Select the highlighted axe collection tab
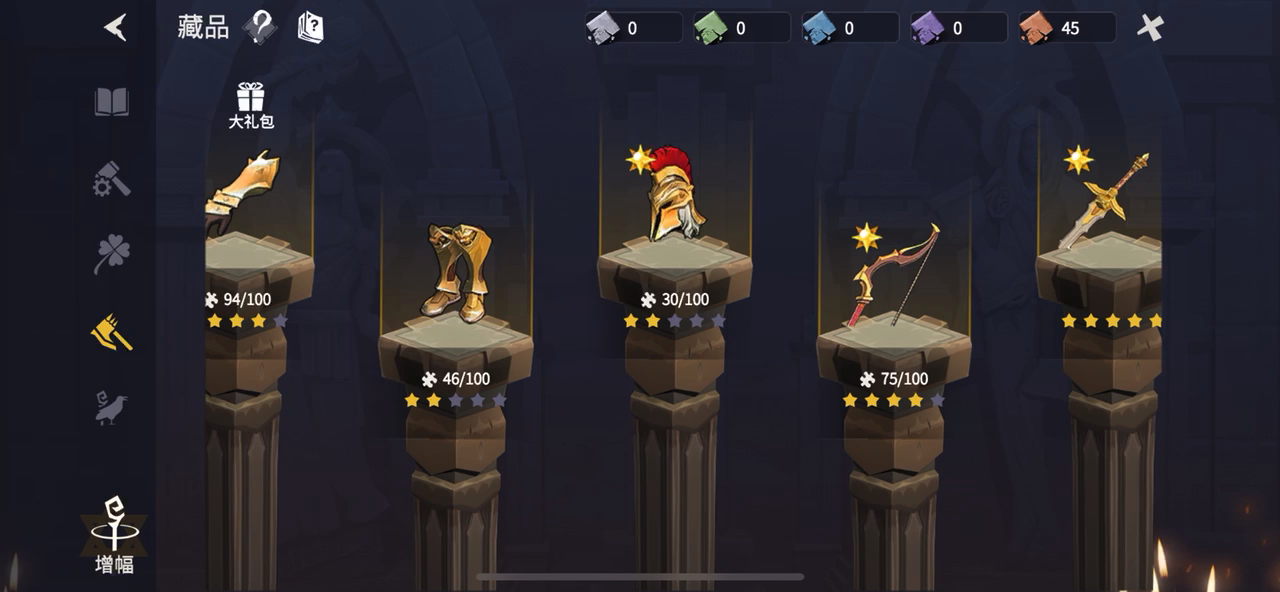 pyautogui.click(x=112, y=332)
